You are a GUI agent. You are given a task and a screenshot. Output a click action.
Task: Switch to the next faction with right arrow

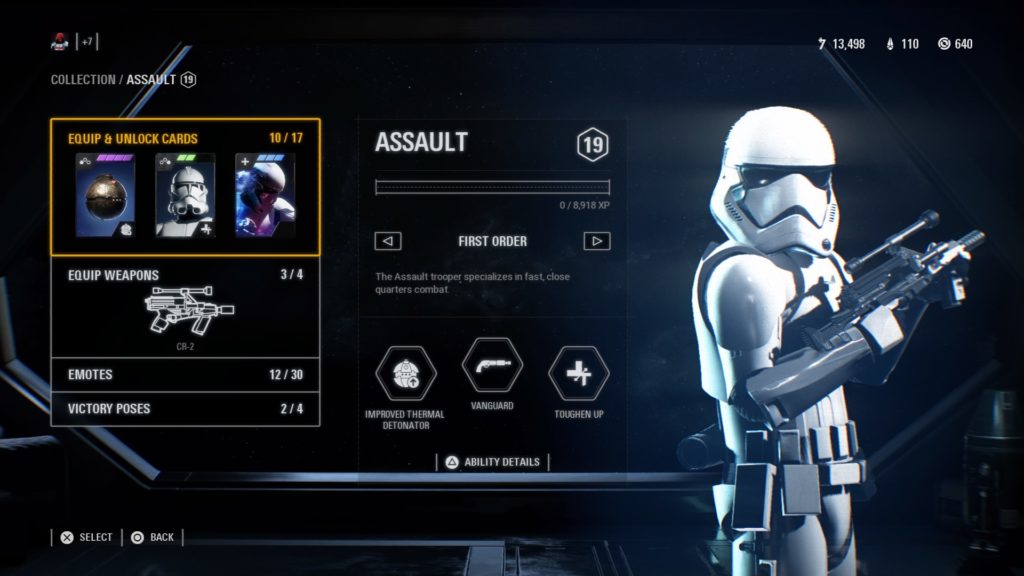(x=596, y=241)
